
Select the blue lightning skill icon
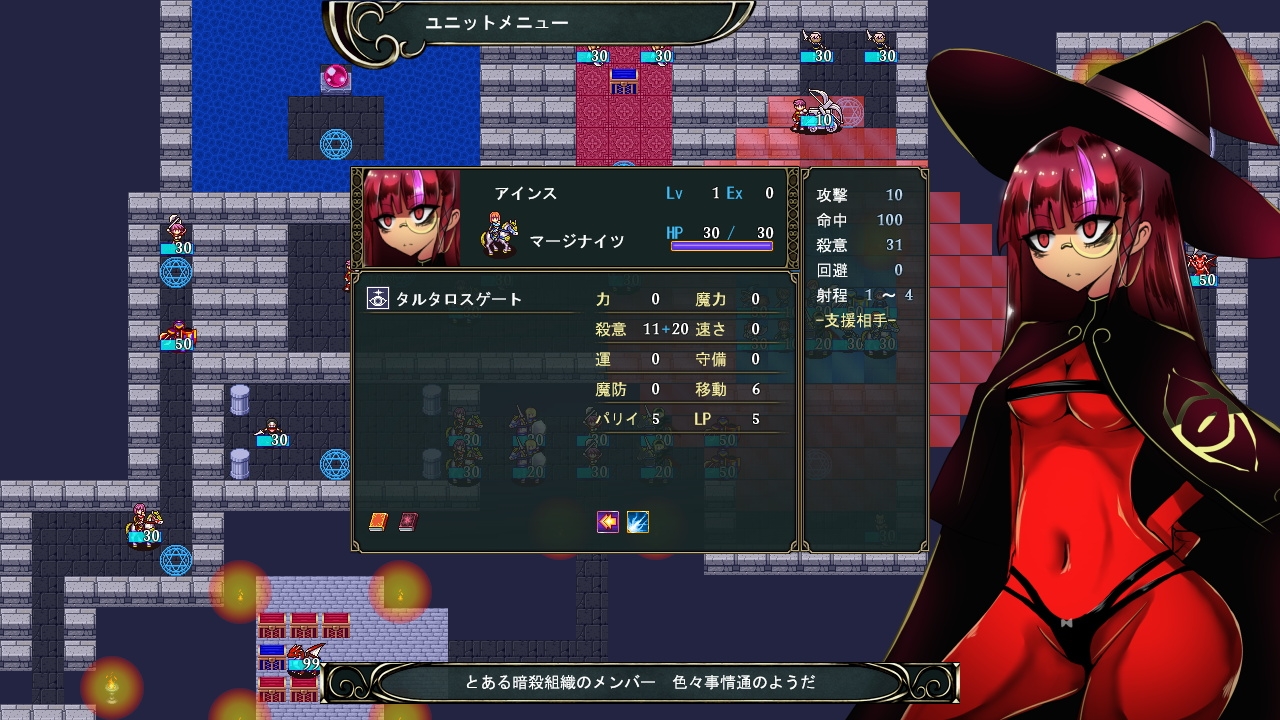[638, 522]
